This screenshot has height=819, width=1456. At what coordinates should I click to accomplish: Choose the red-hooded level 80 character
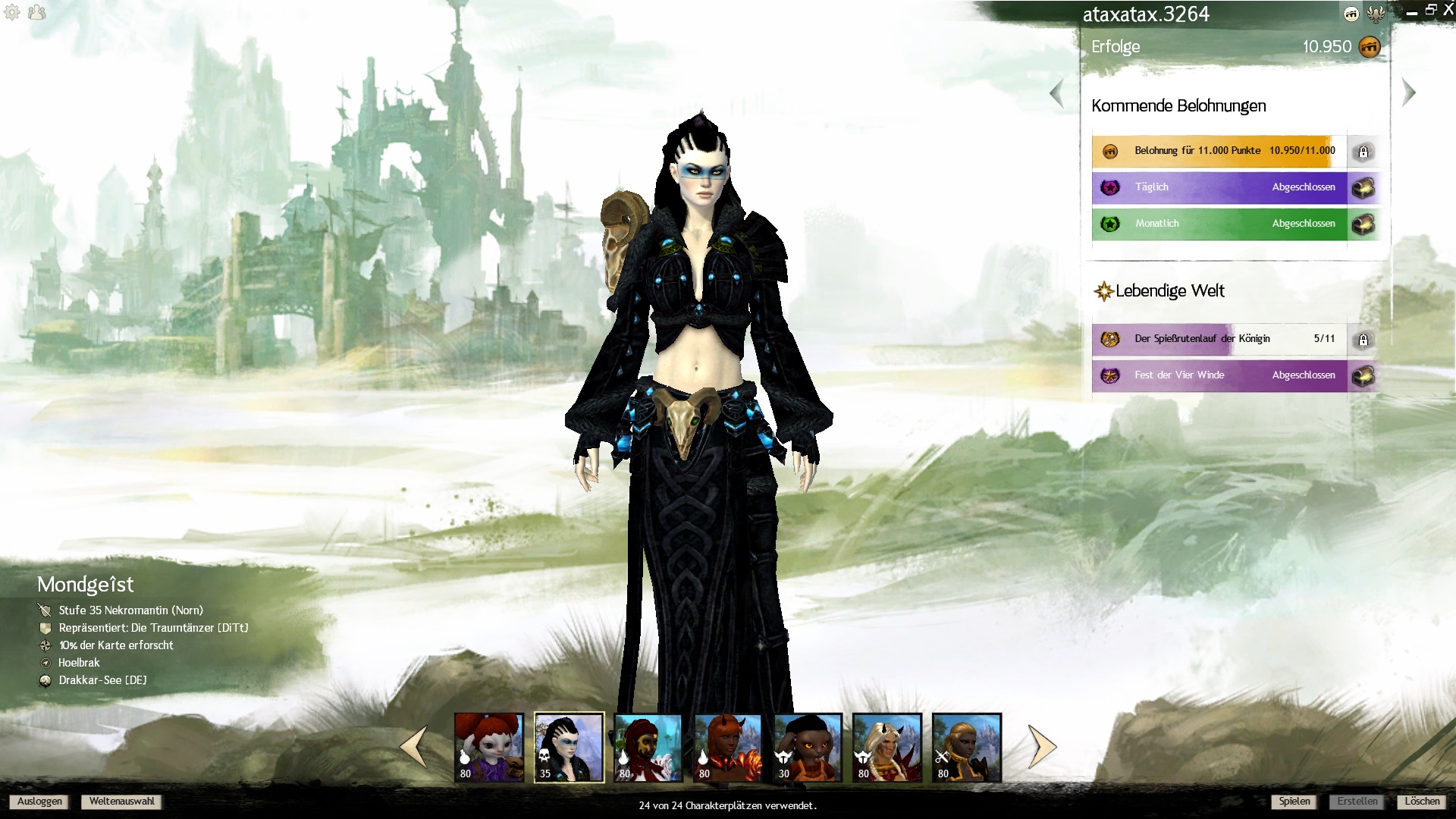click(x=648, y=747)
